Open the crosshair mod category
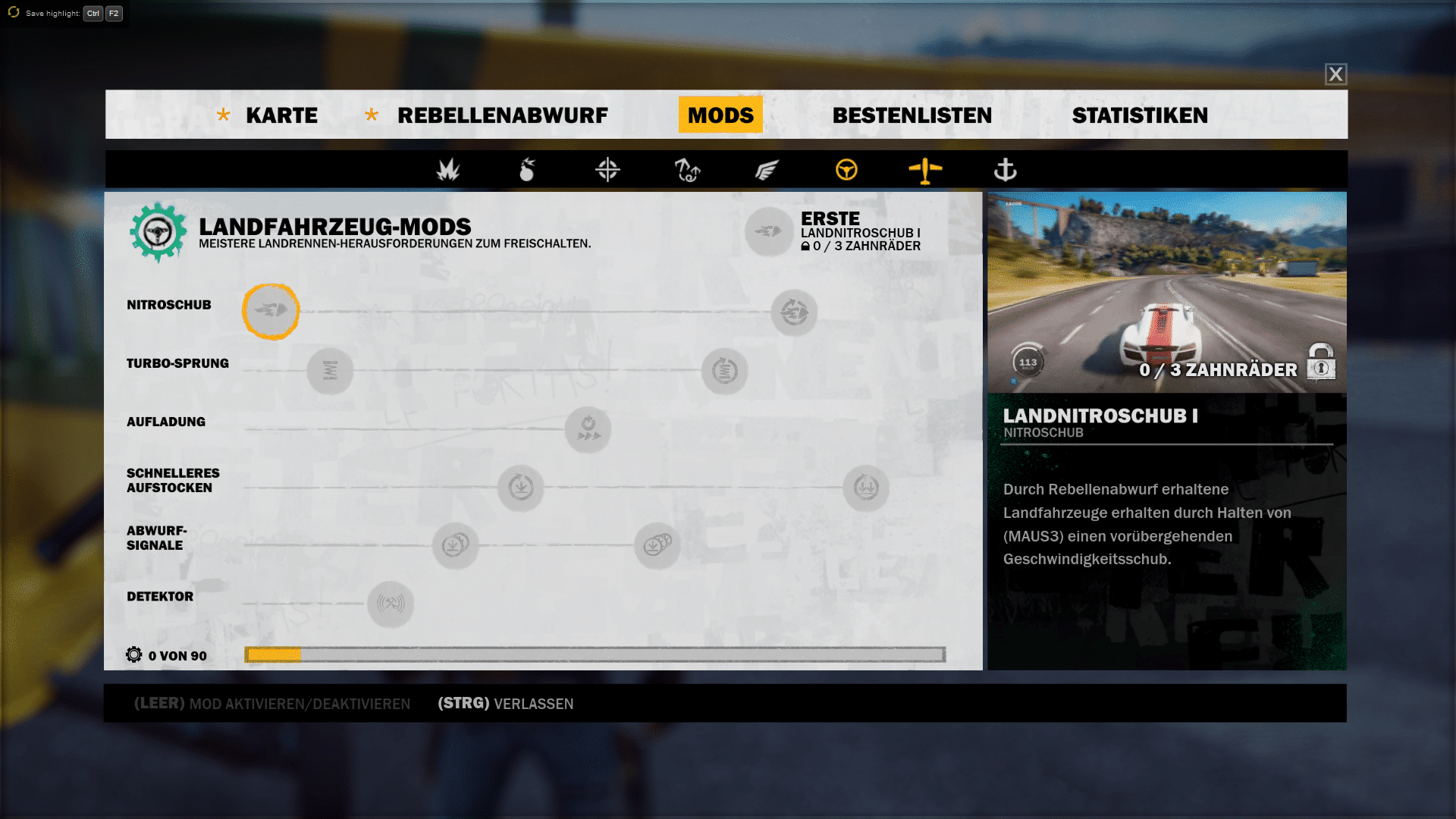1456x819 pixels. point(607,170)
